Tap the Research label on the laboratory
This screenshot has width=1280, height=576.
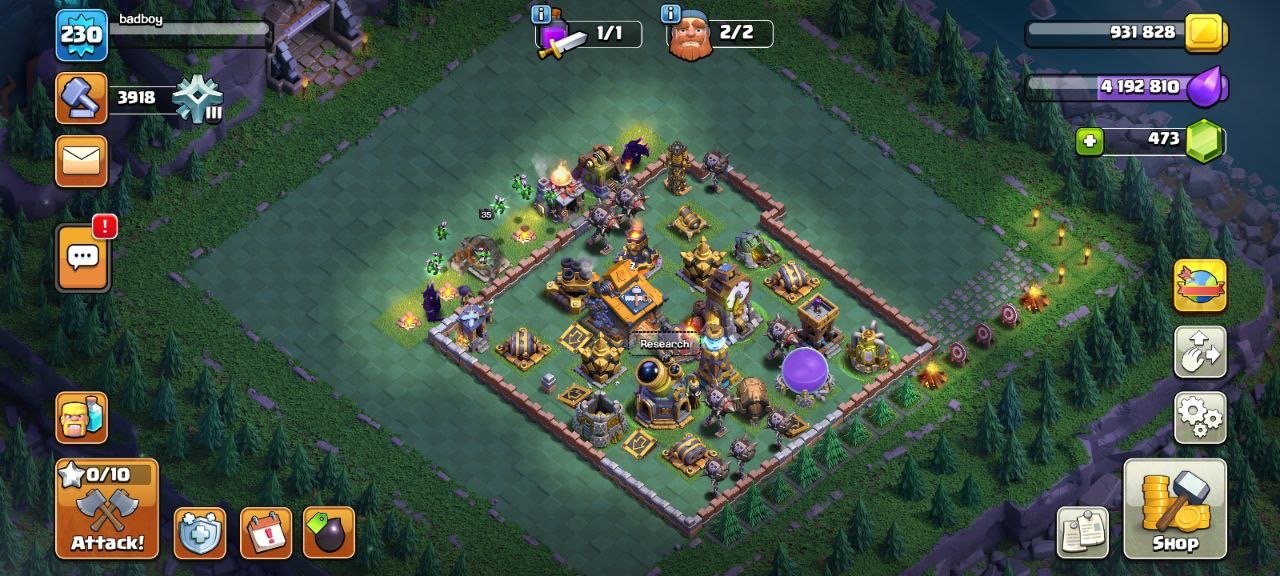point(664,344)
